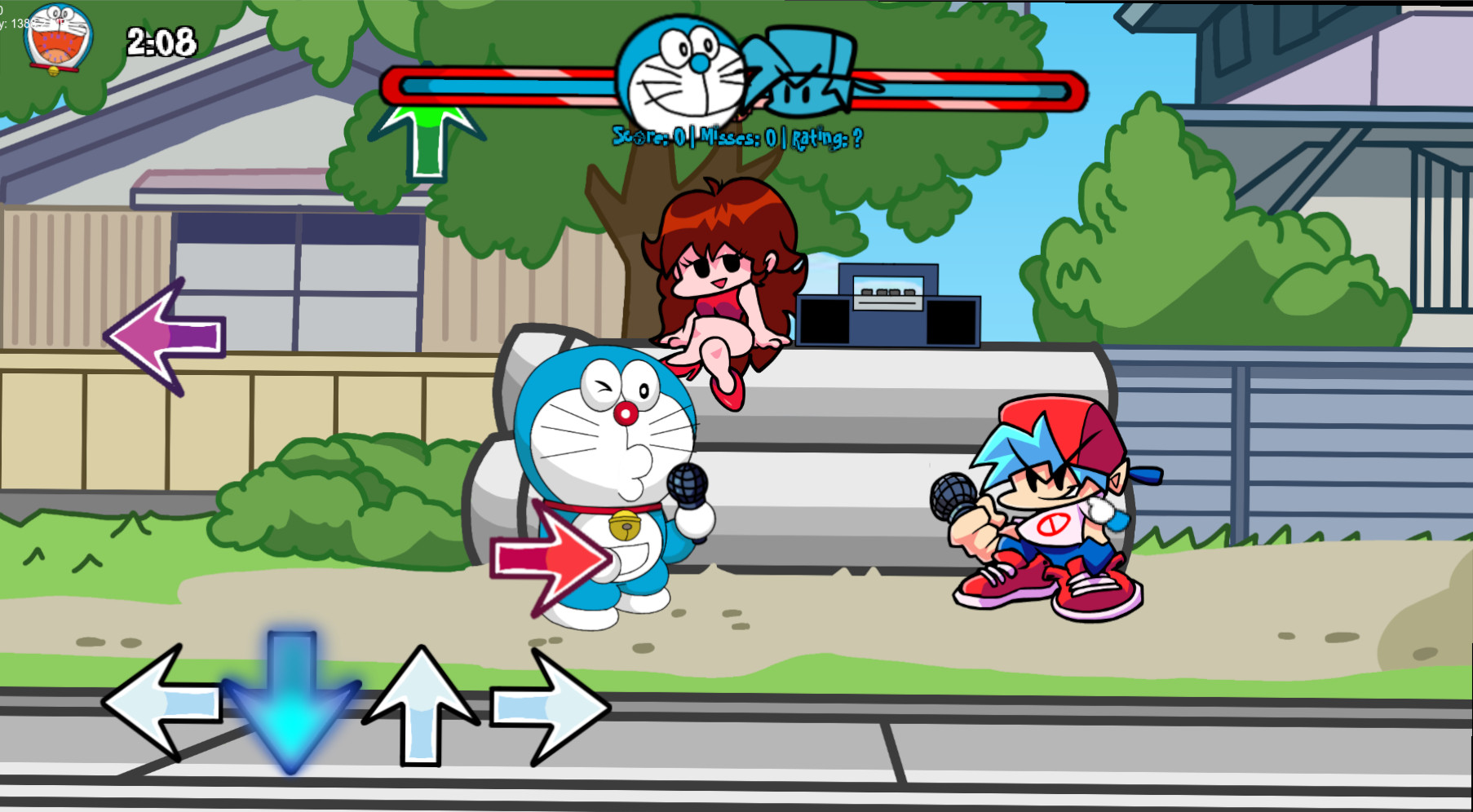Click the purple left arrow on the left edge

[x=167, y=336]
